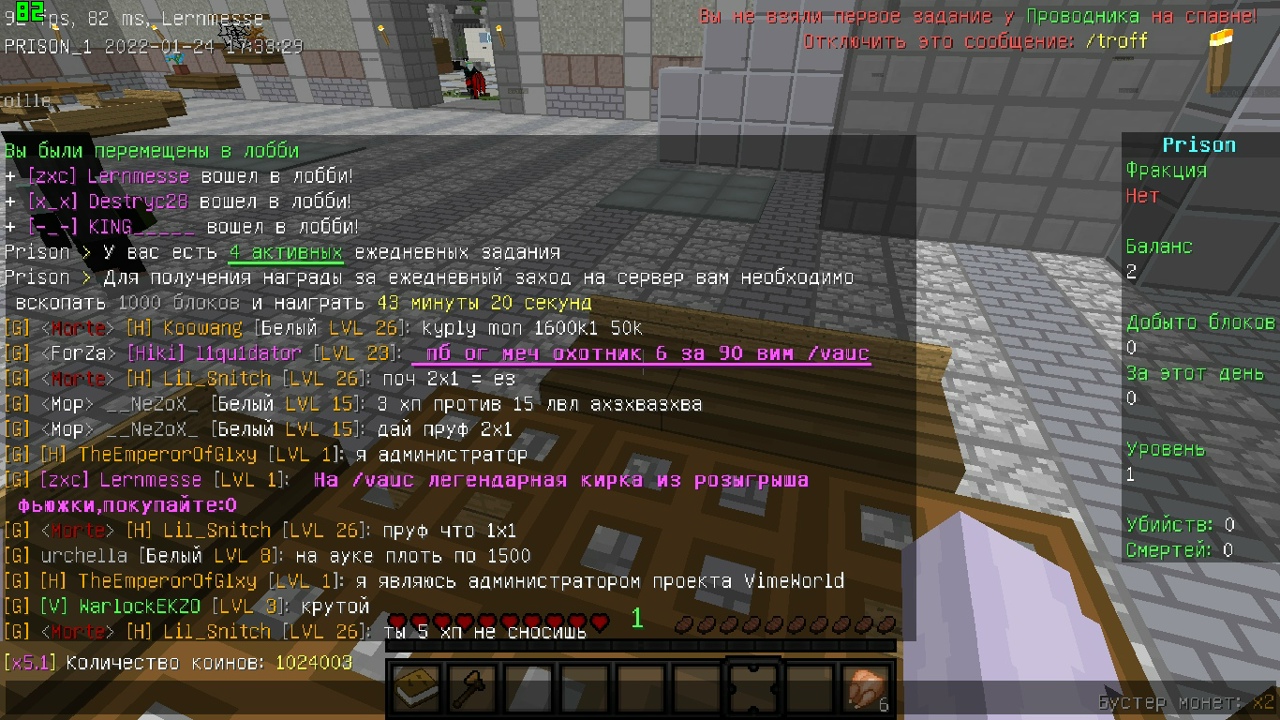Click the stone block in the third hotbar slot

pos(527,686)
